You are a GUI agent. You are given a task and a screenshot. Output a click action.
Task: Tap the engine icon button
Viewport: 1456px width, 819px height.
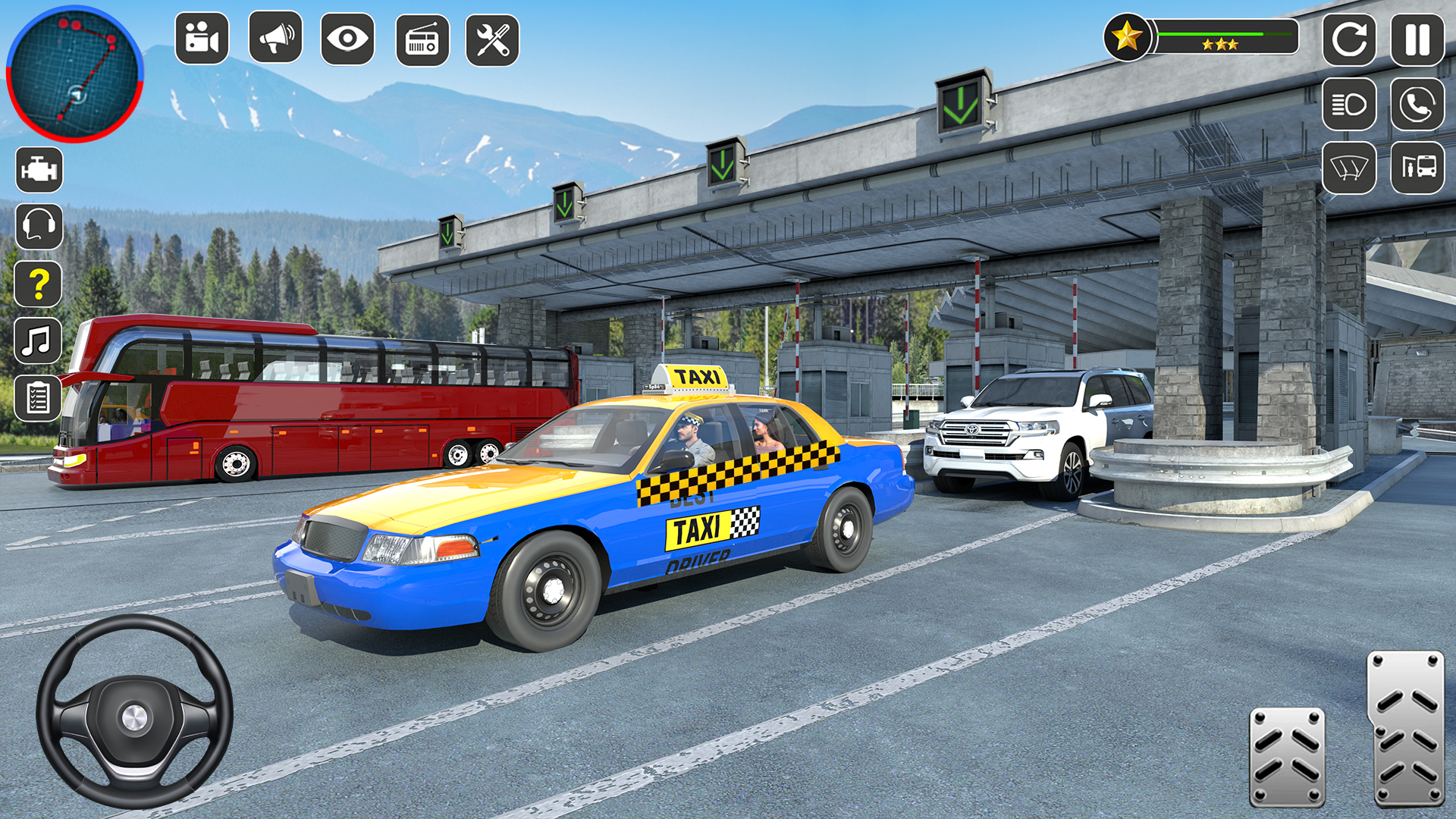(x=39, y=170)
